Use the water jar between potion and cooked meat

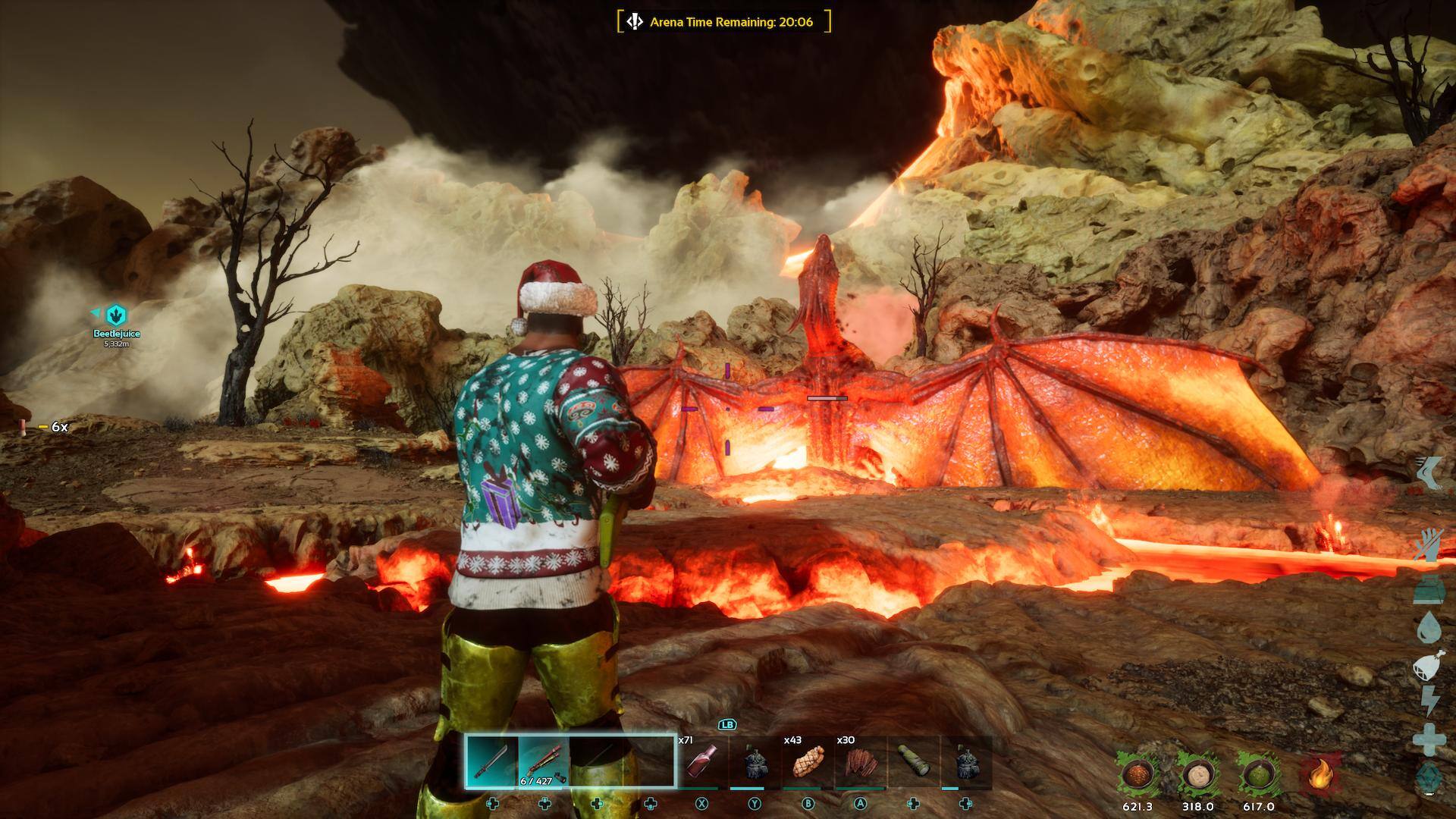coord(754,762)
